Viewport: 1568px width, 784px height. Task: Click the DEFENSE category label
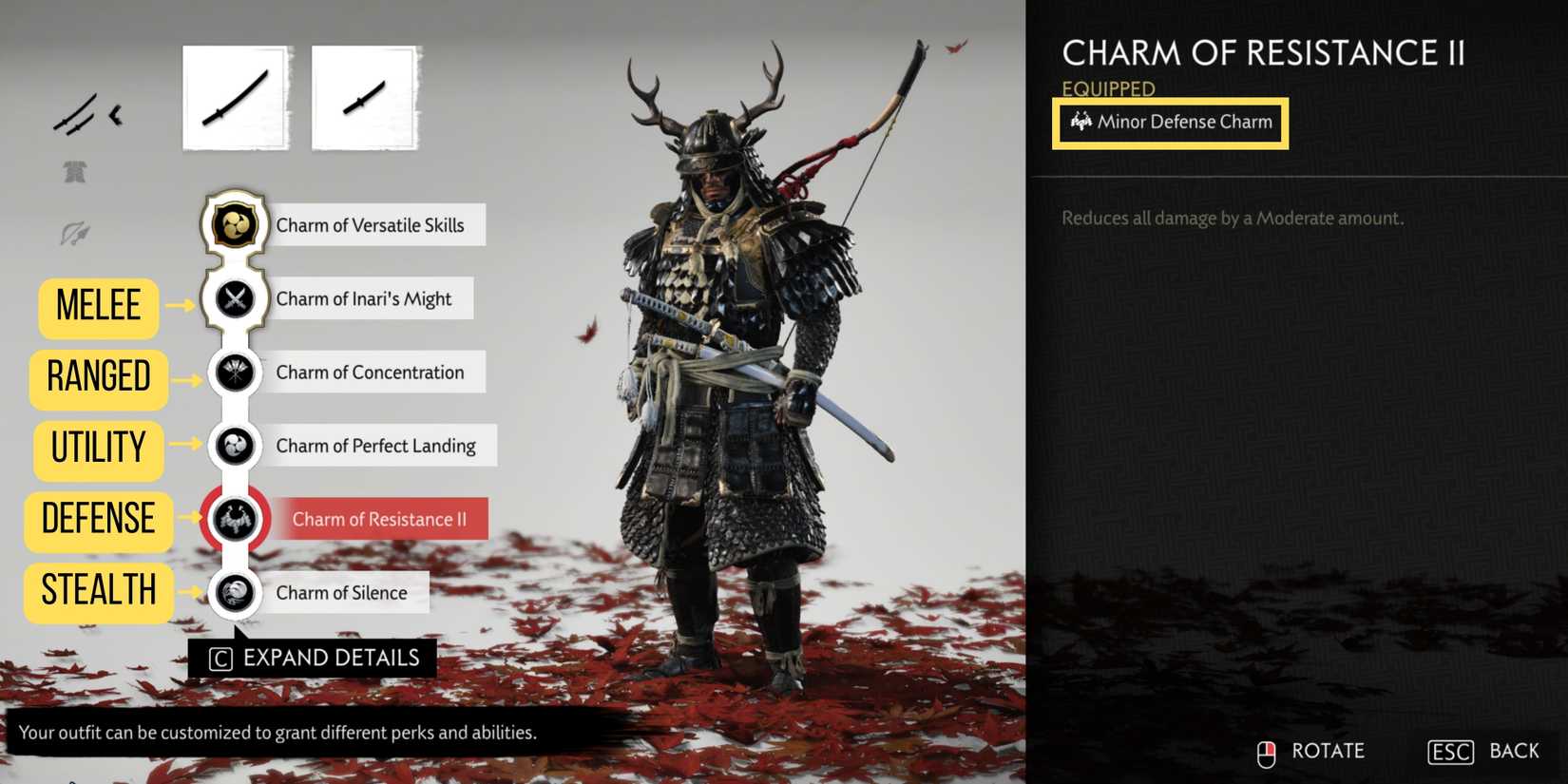(x=98, y=520)
